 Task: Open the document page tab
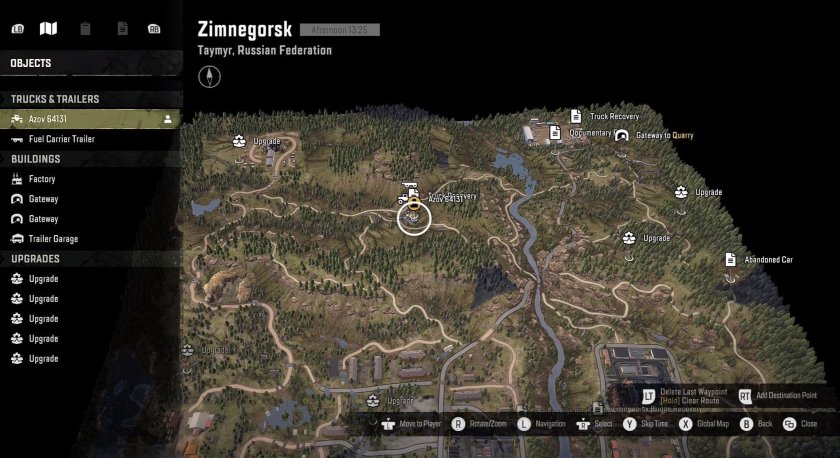[x=121, y=28]
